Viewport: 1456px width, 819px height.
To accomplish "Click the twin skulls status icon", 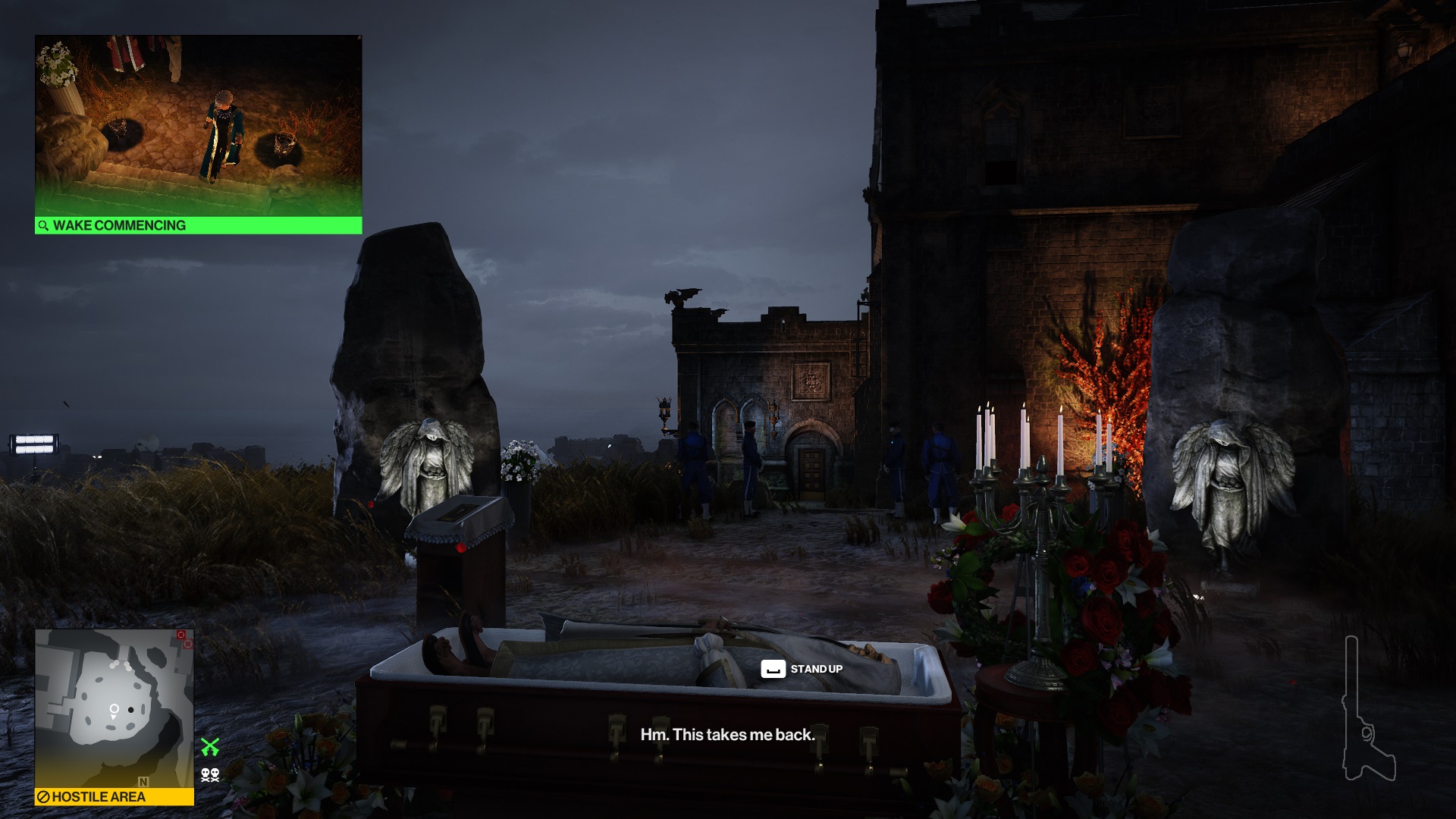I will [210, 774].
